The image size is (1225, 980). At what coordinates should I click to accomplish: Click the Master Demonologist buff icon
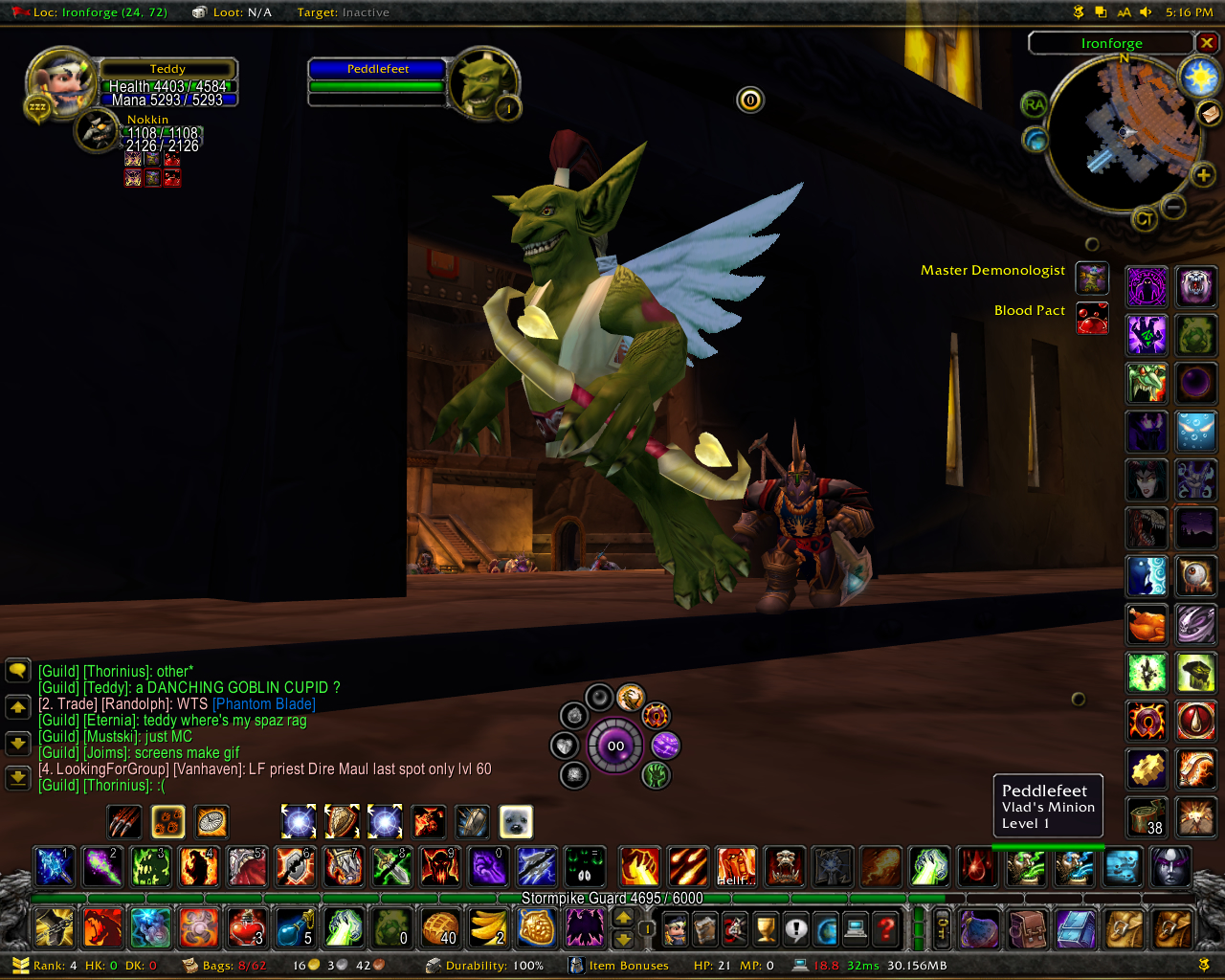point(1092,278)
